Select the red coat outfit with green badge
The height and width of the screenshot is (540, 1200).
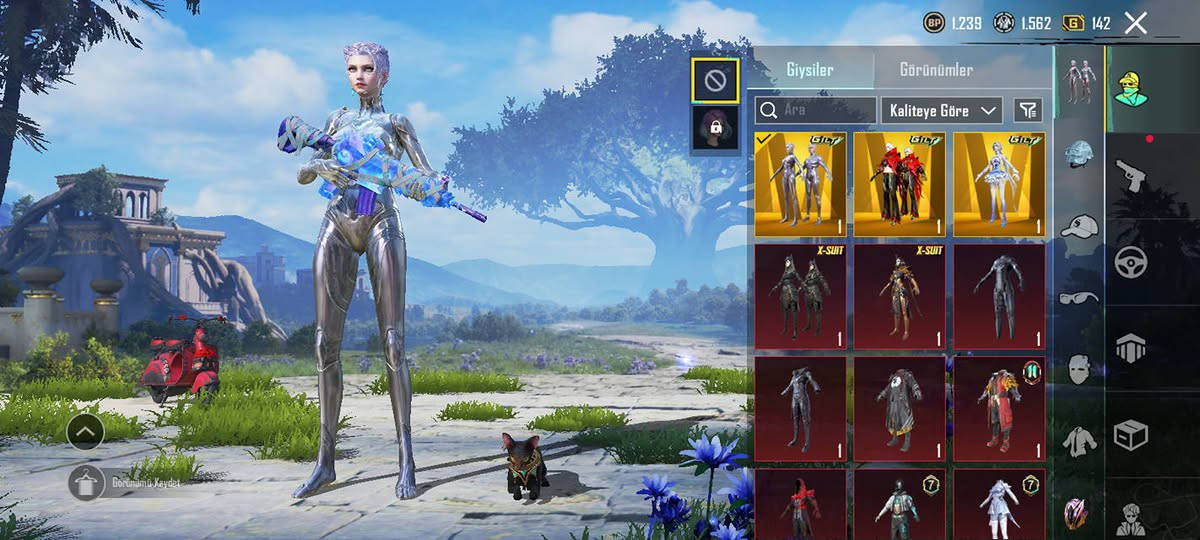(x=999, y=408)
